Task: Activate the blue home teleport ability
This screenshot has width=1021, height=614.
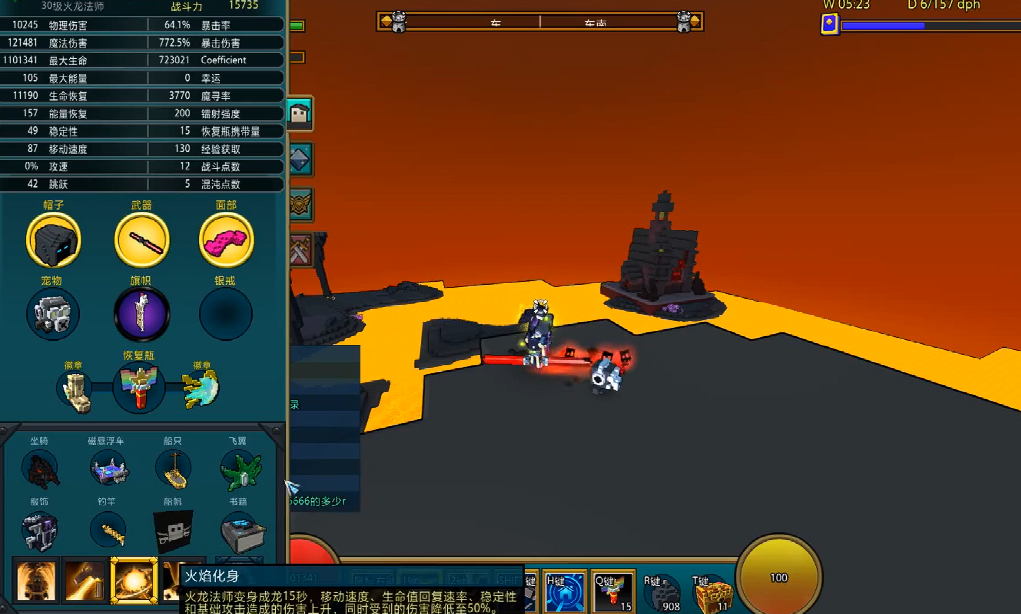Action: (x=557, y=593)
